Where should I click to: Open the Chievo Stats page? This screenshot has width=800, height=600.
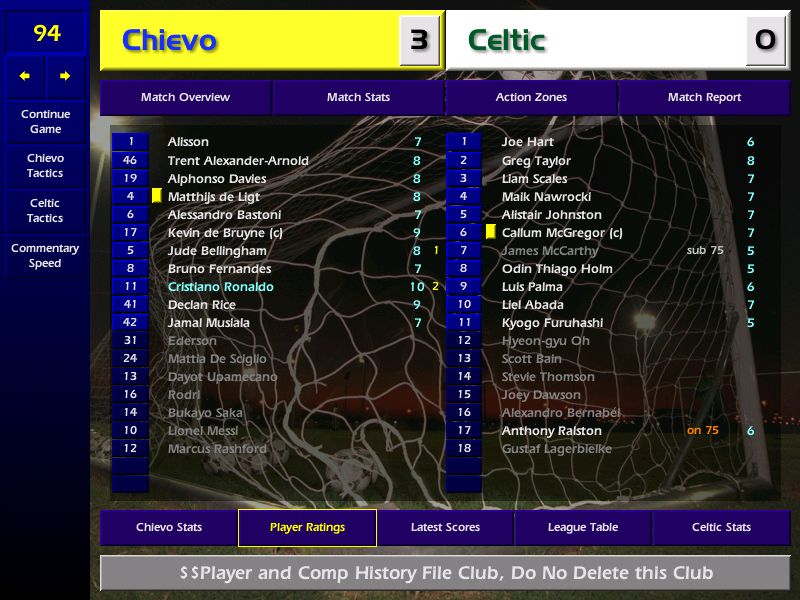pyautogui.click(x=169, y=528)
